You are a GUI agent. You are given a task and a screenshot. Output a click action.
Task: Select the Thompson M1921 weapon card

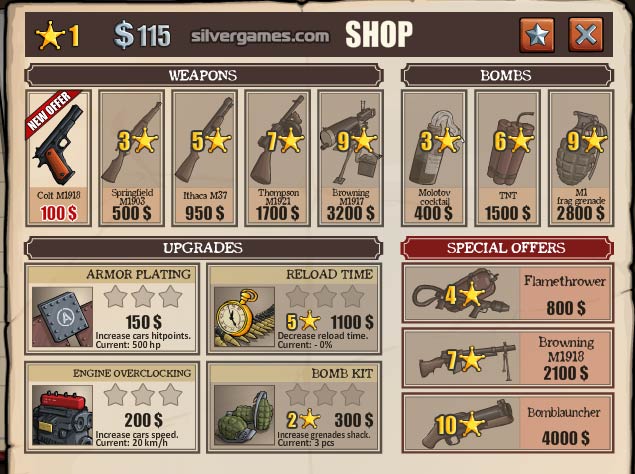(277, 158)
